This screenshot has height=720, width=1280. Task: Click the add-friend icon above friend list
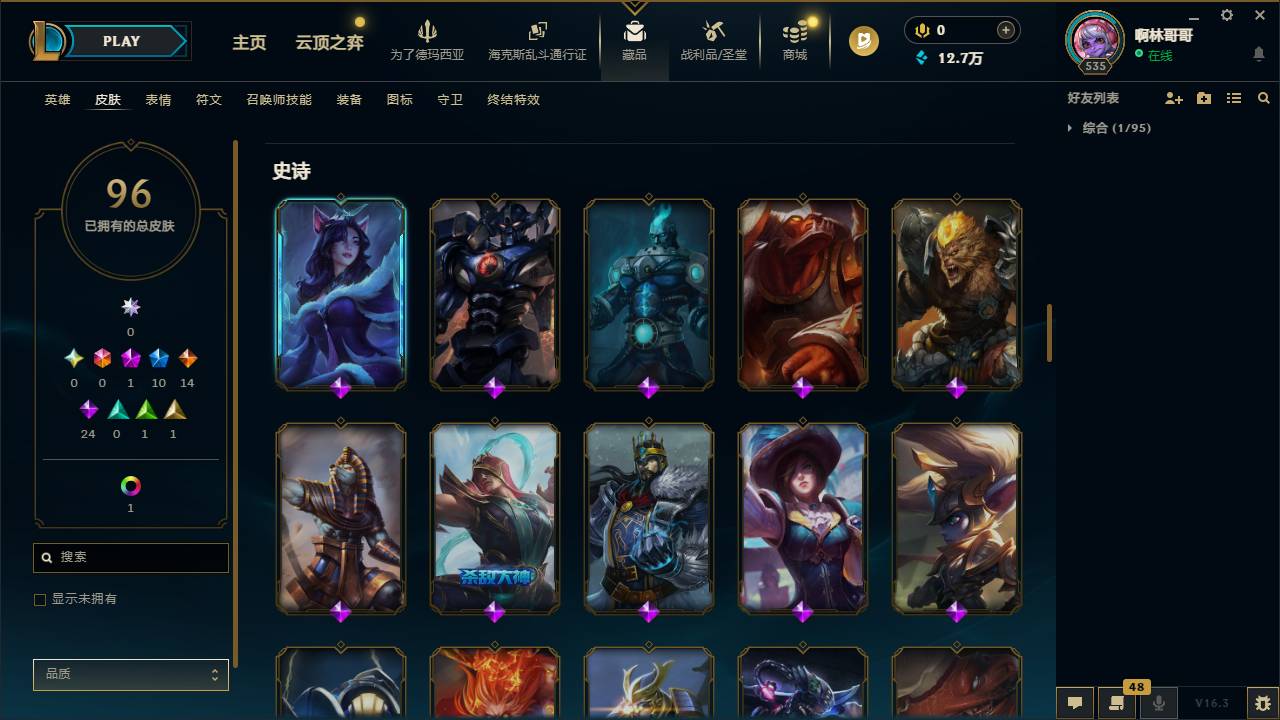(1171, 97)
